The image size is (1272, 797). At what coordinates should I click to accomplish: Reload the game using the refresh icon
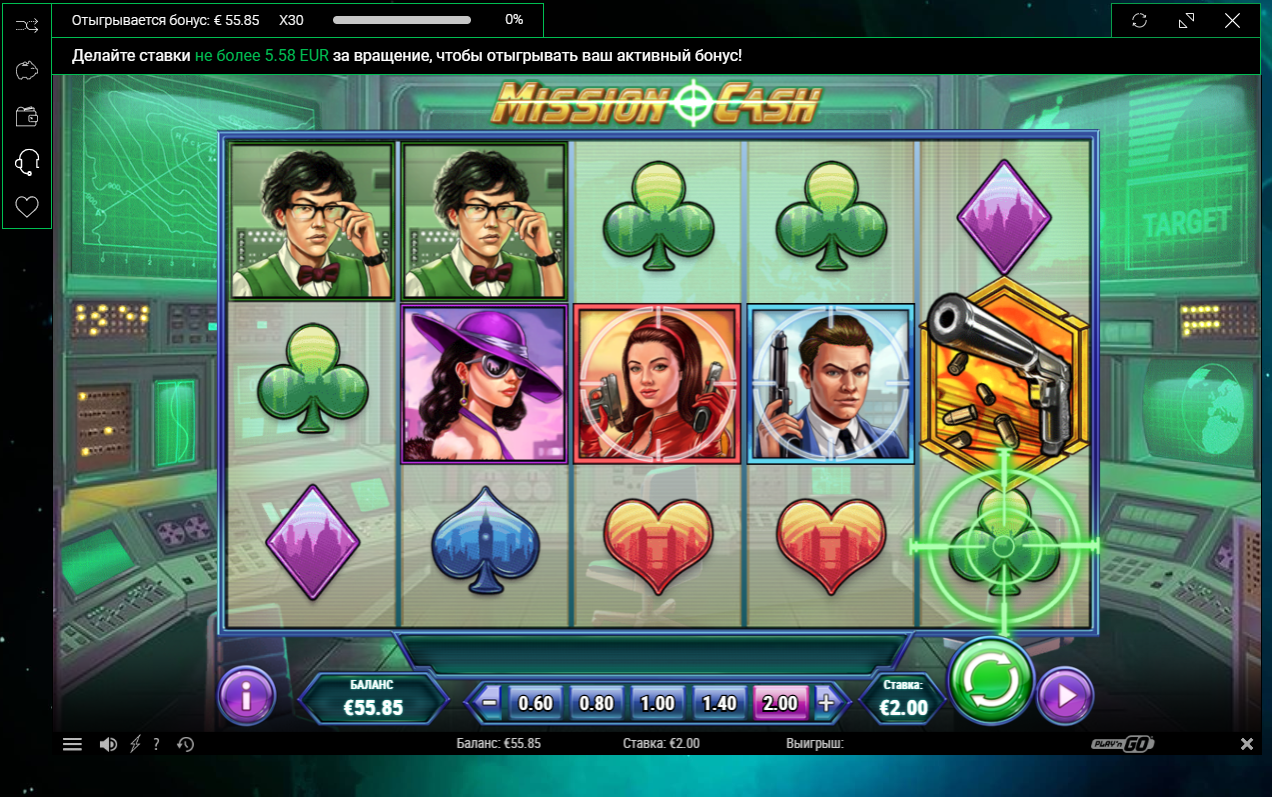(1139, 20)
